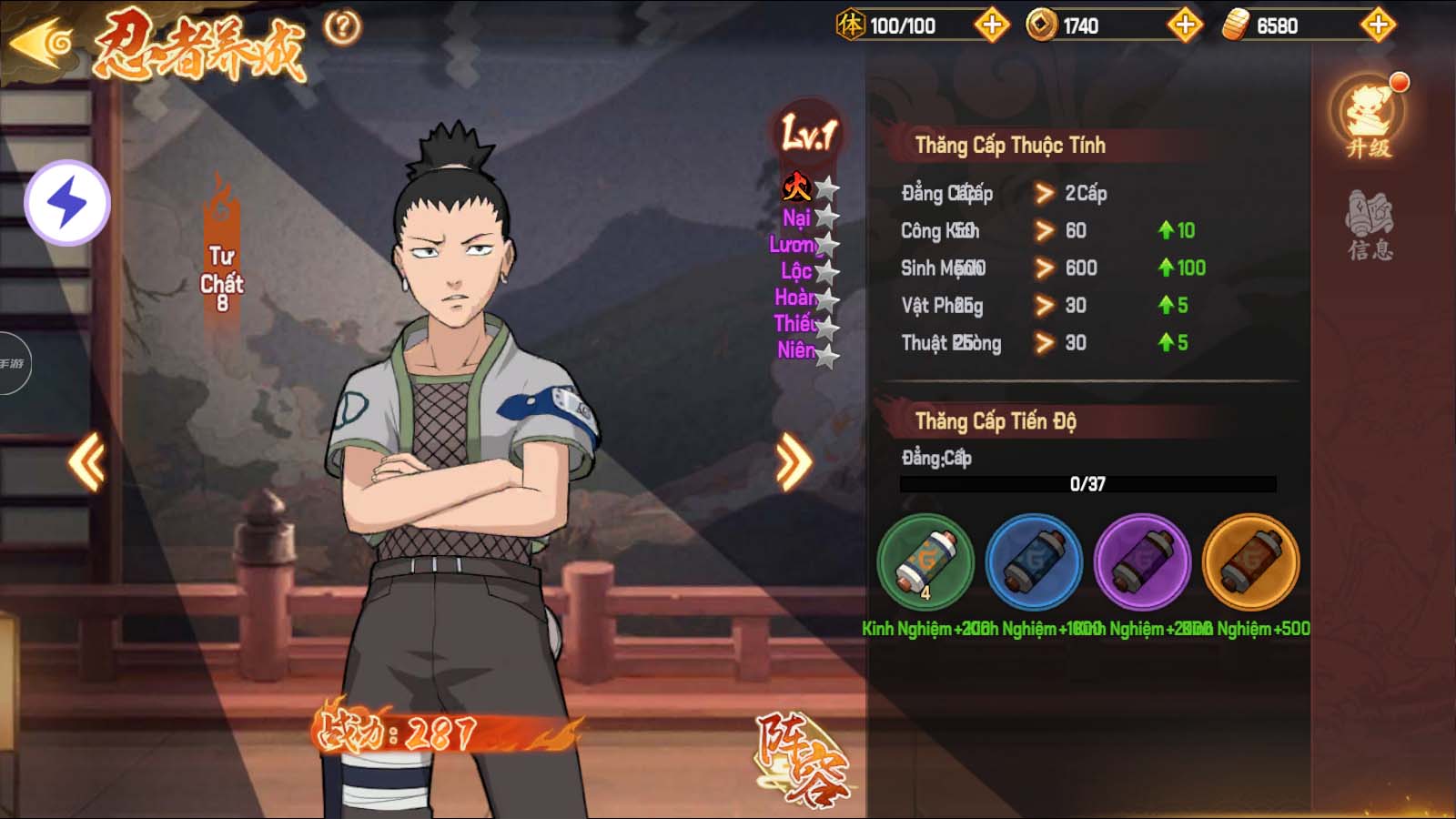Add stamina with the plus beside 100/100

click(992, 25)
